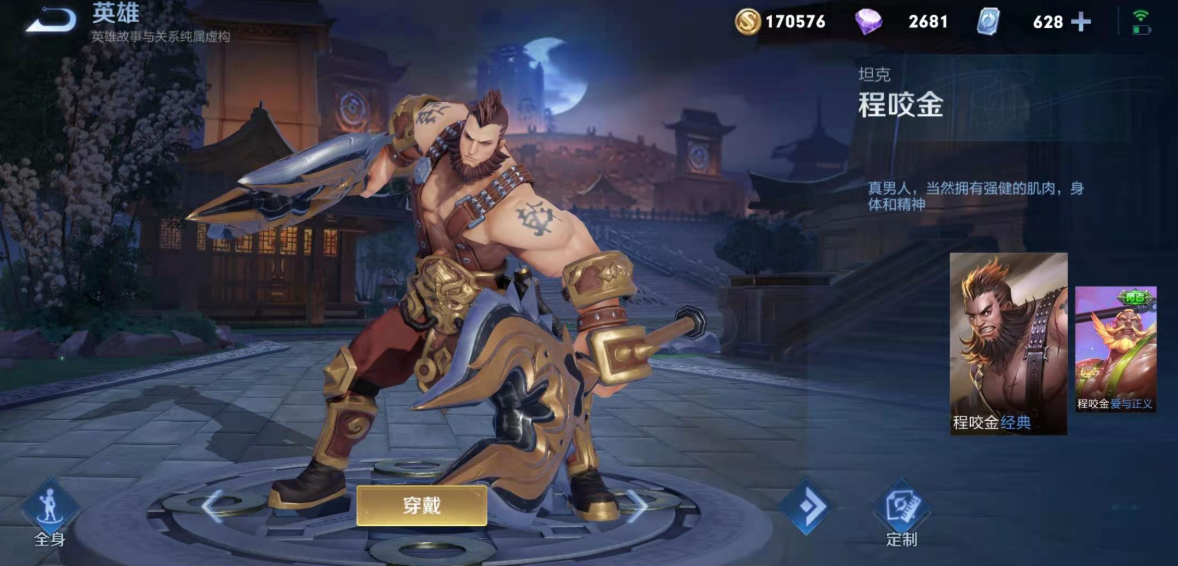Add more tickets with the plus button

1081,21
